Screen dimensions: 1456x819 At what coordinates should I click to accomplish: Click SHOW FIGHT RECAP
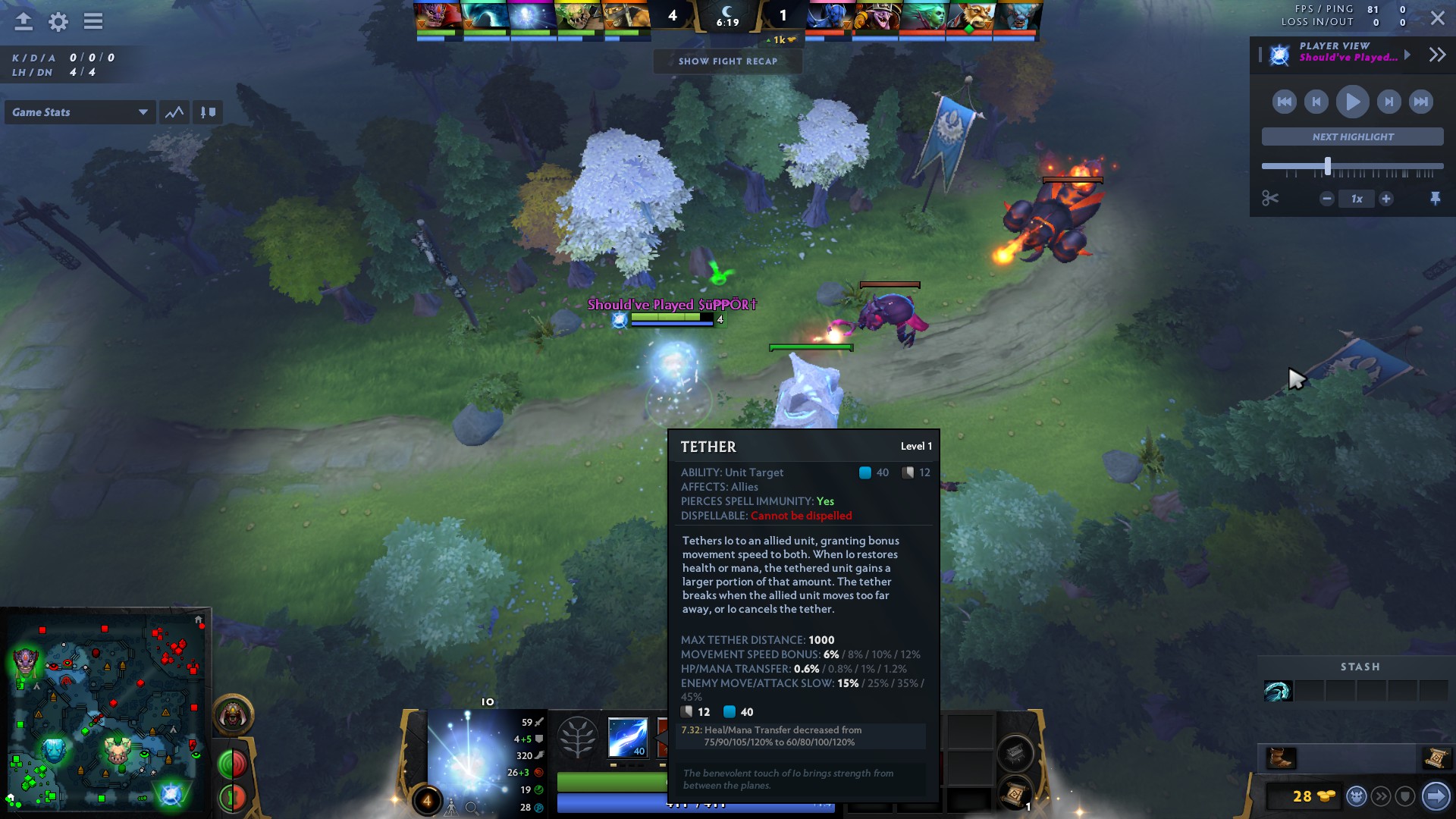[727, 61]
